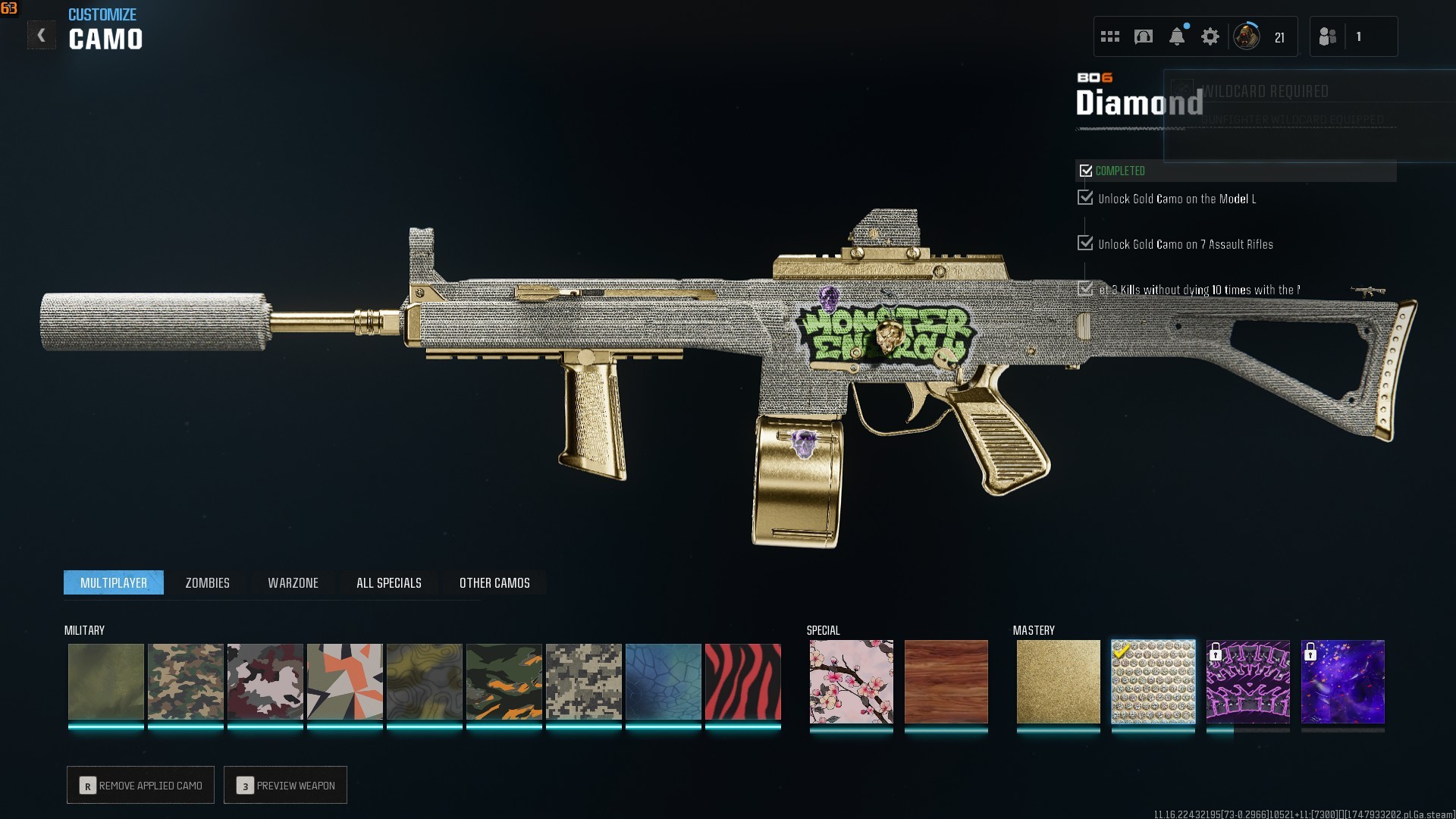The width and height of the screenshot is (1456, 819).
Task: Open the grid menu icon
Action: coord(1109,36)
